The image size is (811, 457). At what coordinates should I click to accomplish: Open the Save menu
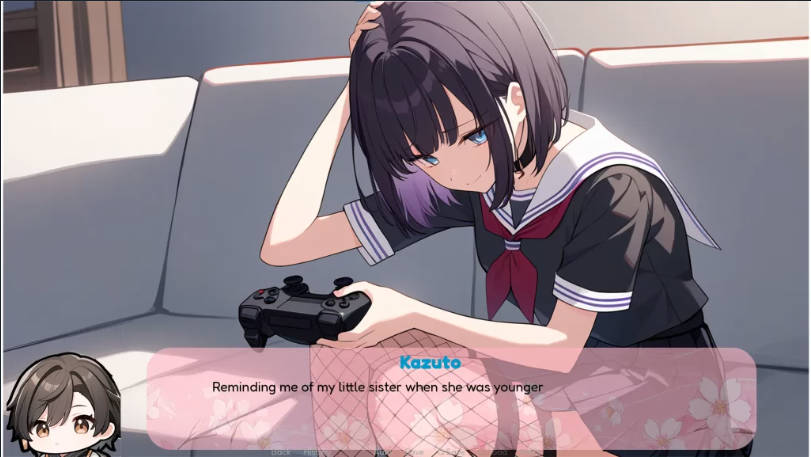pyautogui.click(x=414, y=452)
